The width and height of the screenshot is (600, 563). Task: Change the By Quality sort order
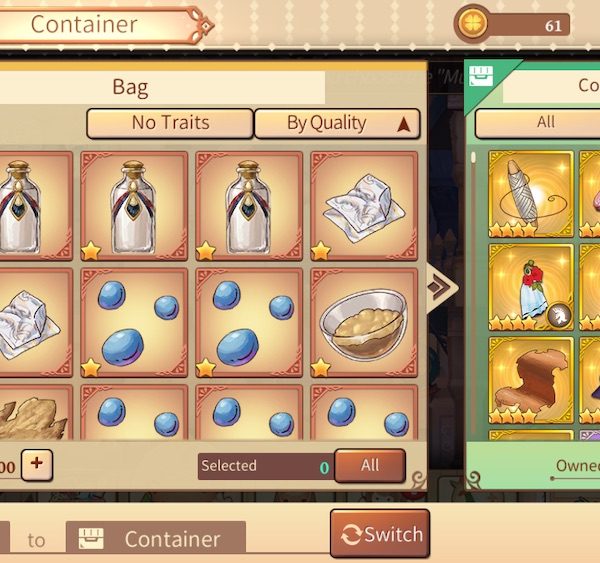[337, 123]
